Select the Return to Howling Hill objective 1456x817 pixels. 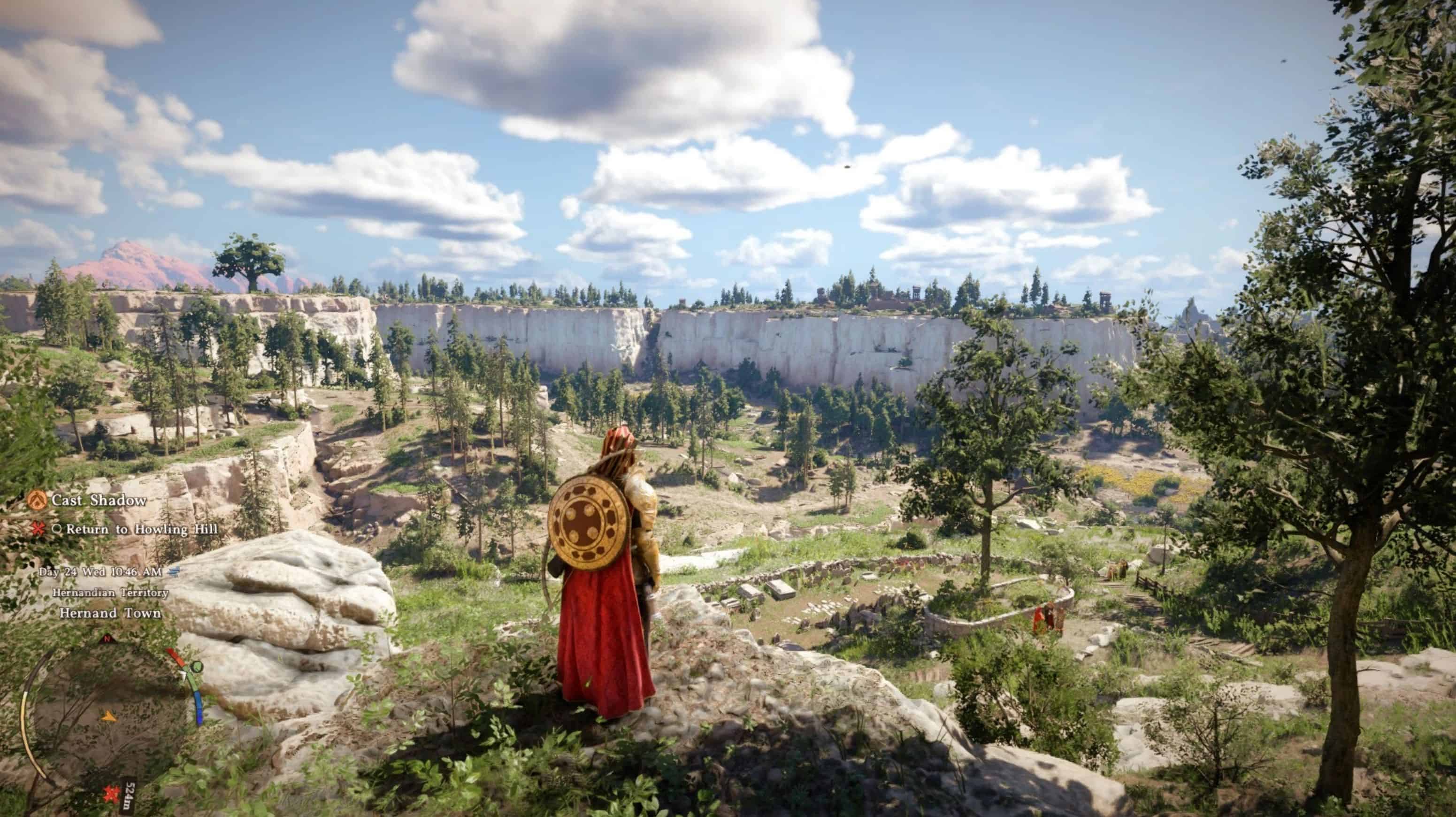tap(141, 529)
